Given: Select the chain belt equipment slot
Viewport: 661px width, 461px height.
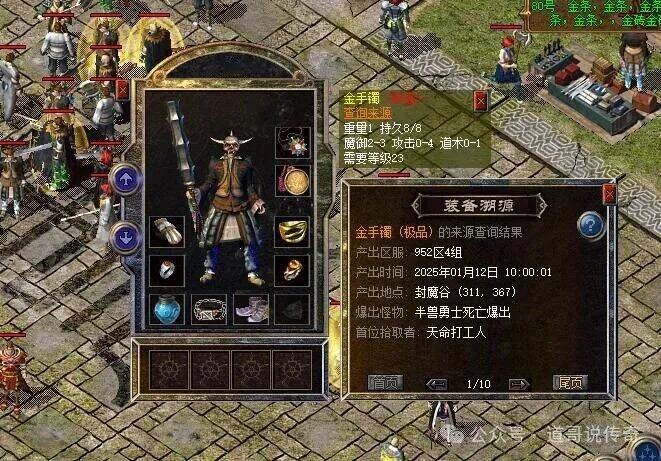Looking at the screenshot, I should pyautogui.click(x=209, y=309).
